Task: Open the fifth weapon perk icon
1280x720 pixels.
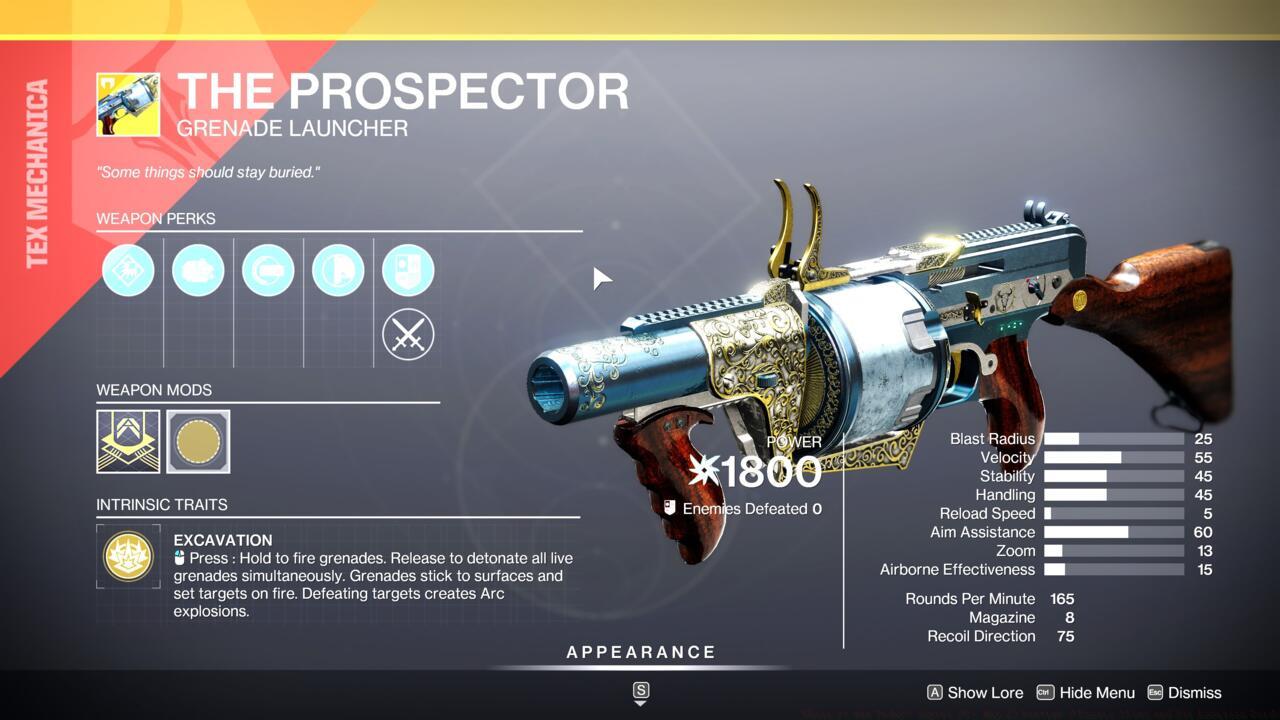Action: click(407, 270)
